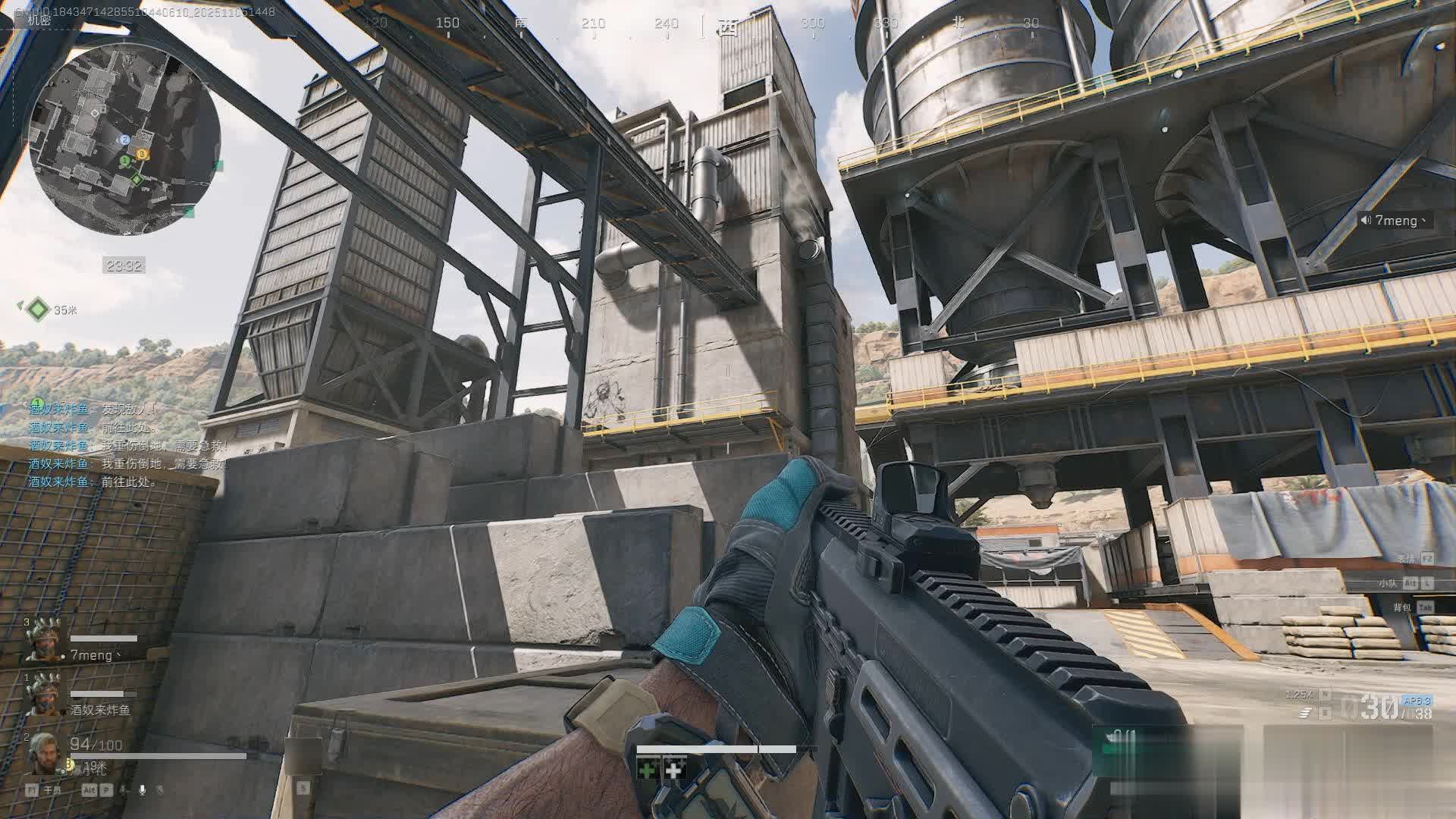
Task: Use the green cross healing item
Action: [647, 770]
